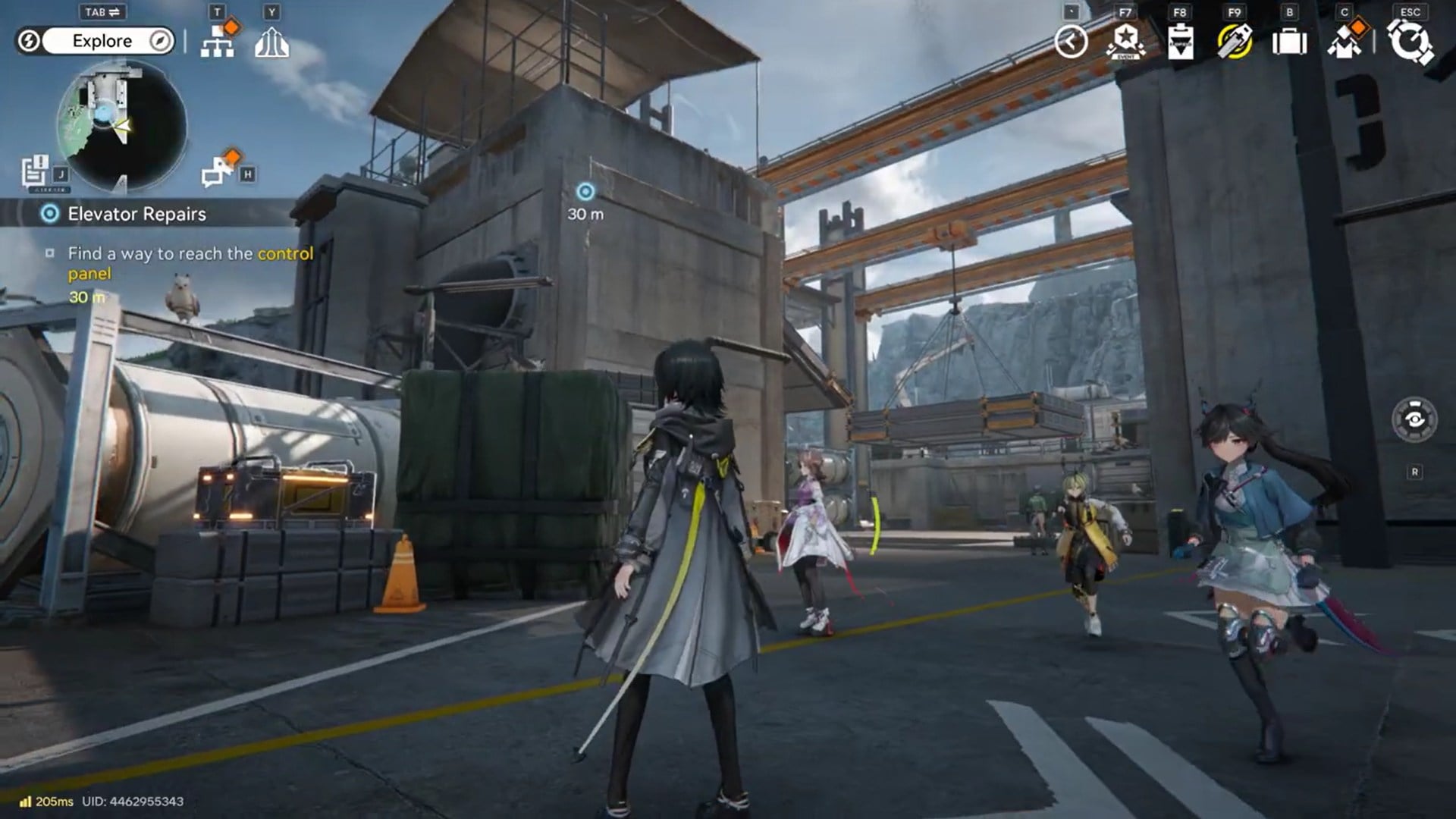This screenshot has height=819, width=1456.
Task: Open the mission log icon with exclamation mark
Action: (x=35, y=171)
